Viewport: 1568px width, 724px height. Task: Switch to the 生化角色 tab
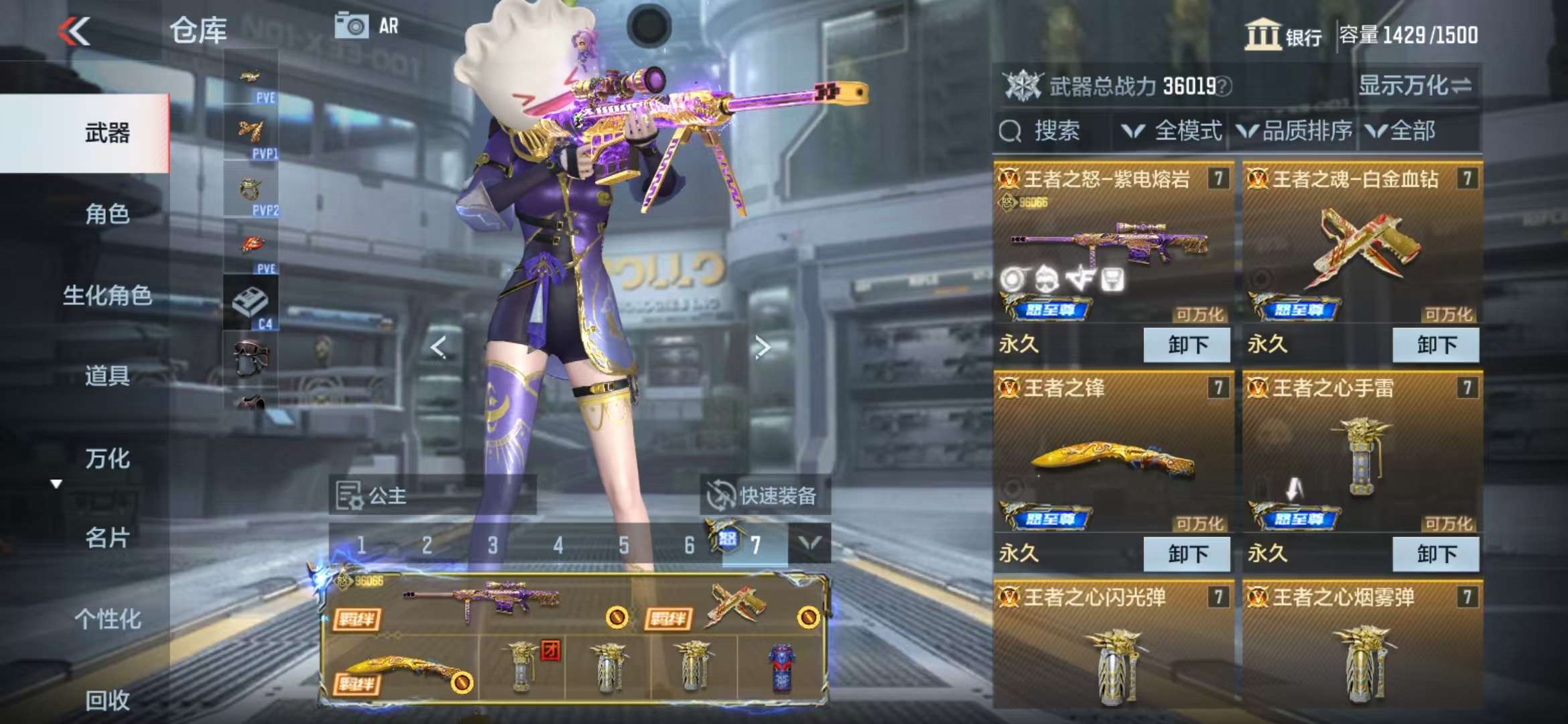pos(107,295)
